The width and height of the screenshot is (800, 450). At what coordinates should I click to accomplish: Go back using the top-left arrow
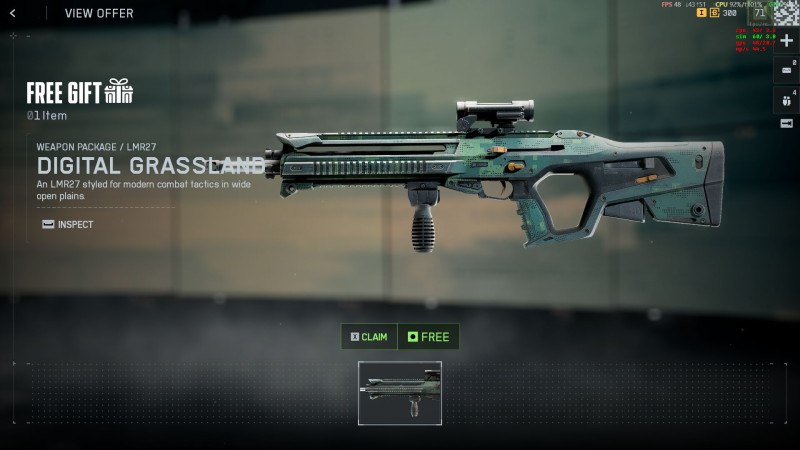coord(13,13)
